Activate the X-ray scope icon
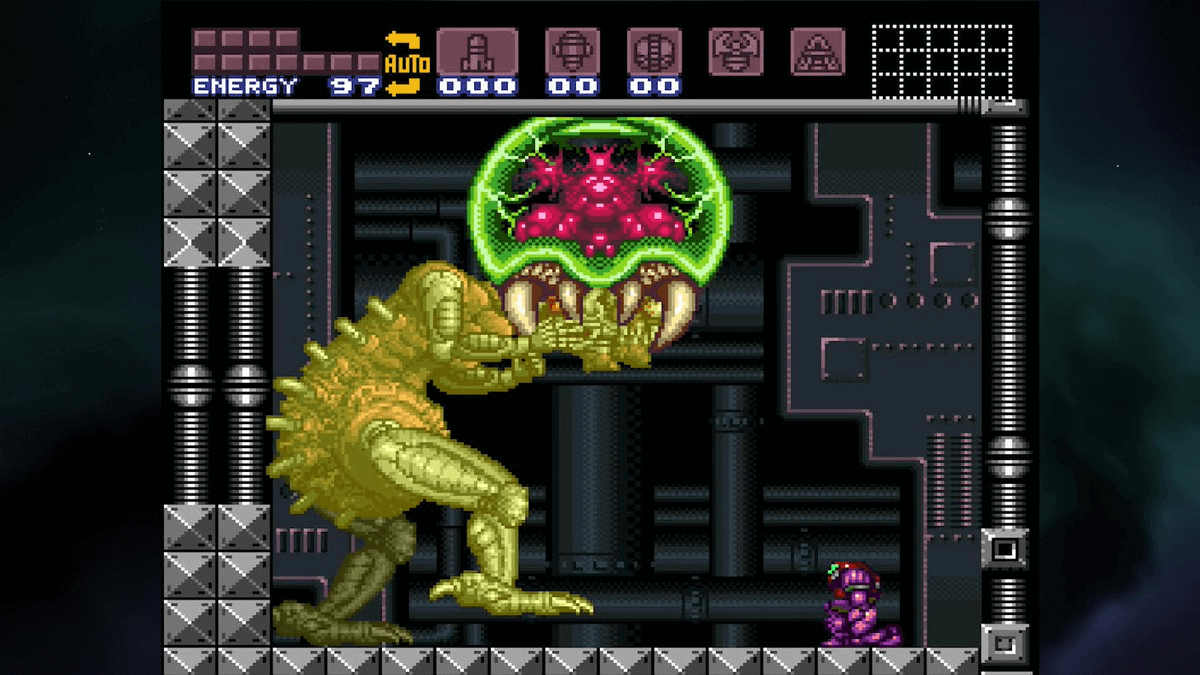This screenshot has width=1200, height=675. click(x=818, y=51)
